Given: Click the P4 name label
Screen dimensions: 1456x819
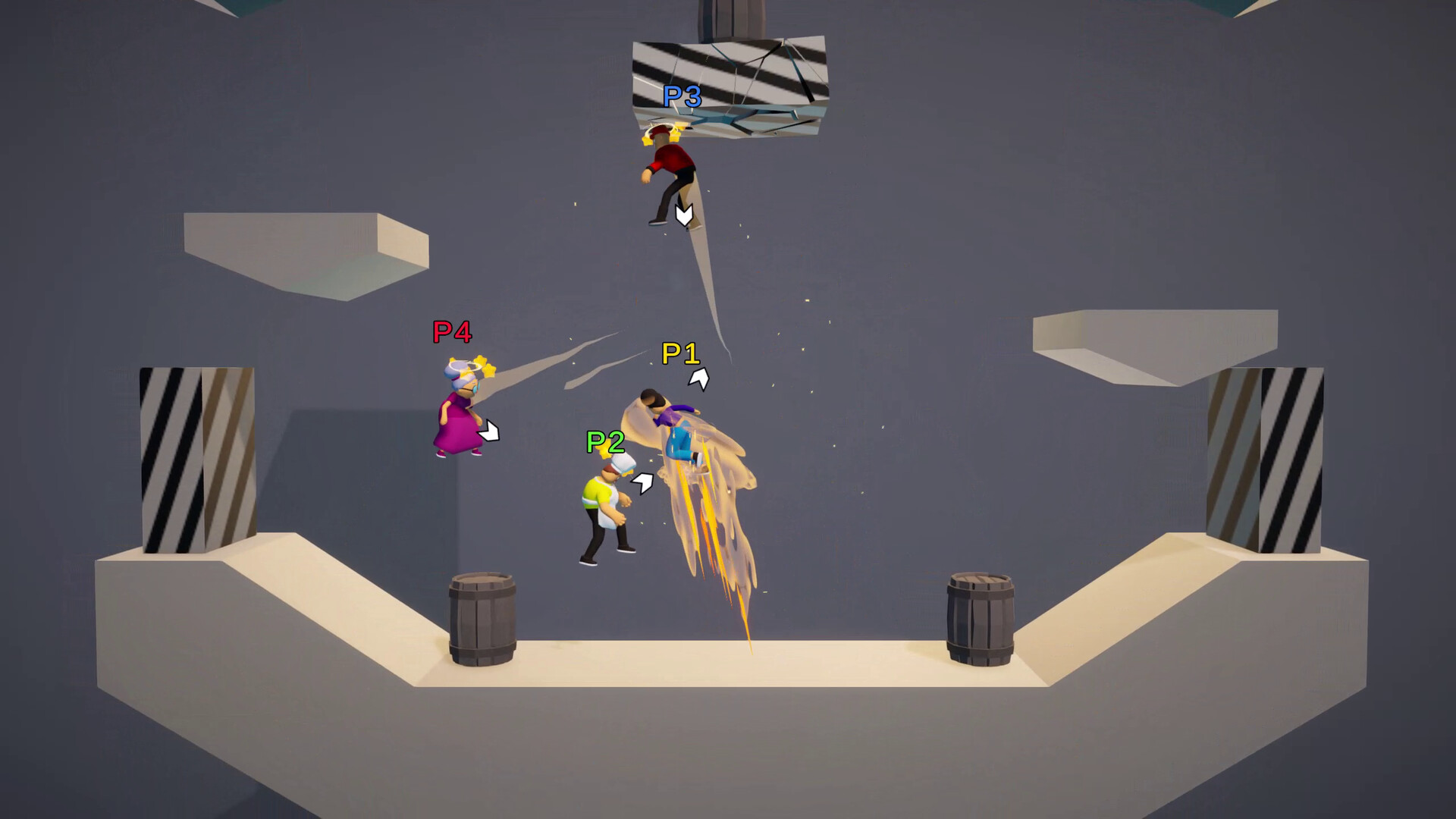Looking at the screenshot, I should click(450, 332).
